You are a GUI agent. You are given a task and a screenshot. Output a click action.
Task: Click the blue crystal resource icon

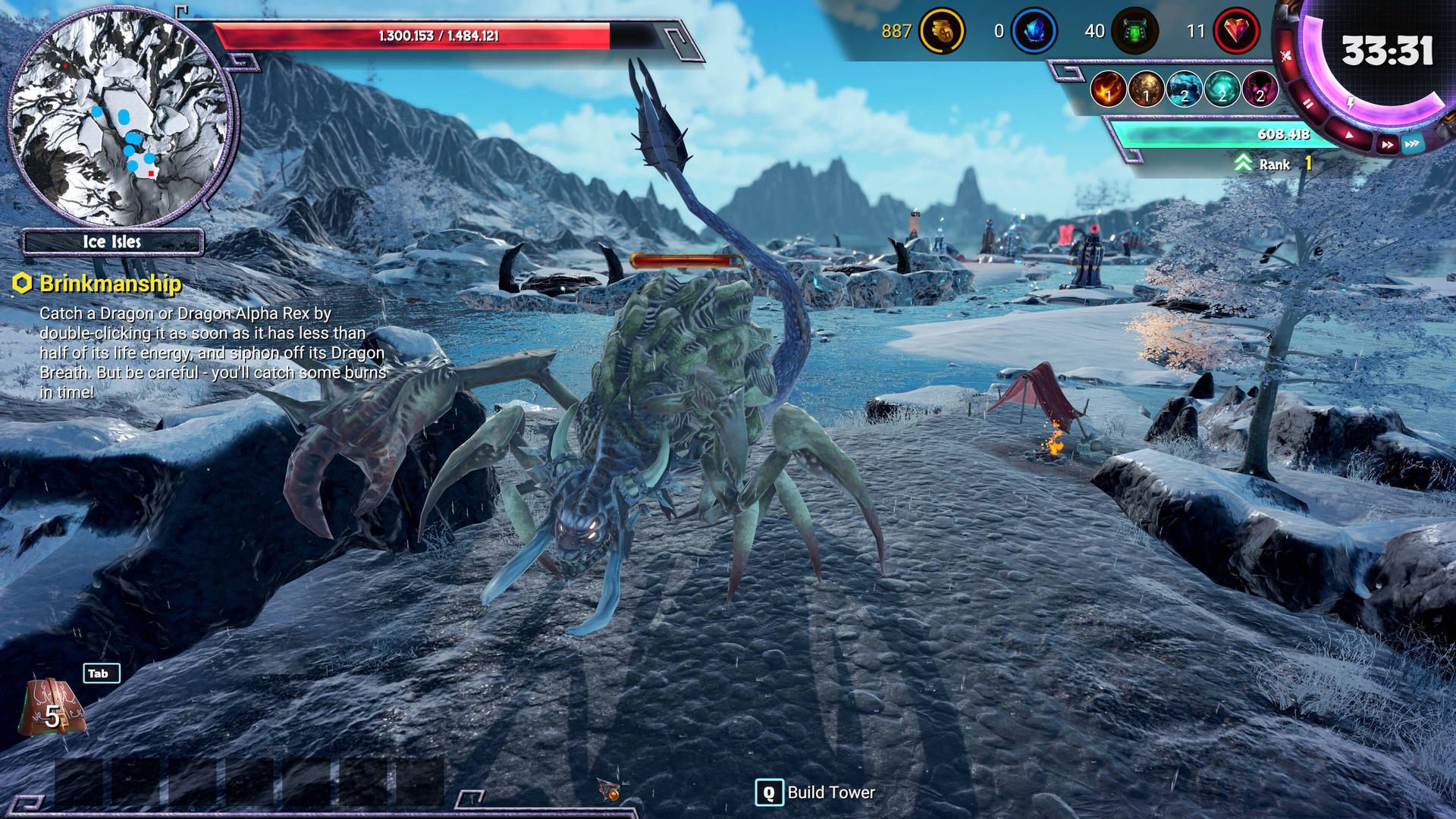(1034, 32)
